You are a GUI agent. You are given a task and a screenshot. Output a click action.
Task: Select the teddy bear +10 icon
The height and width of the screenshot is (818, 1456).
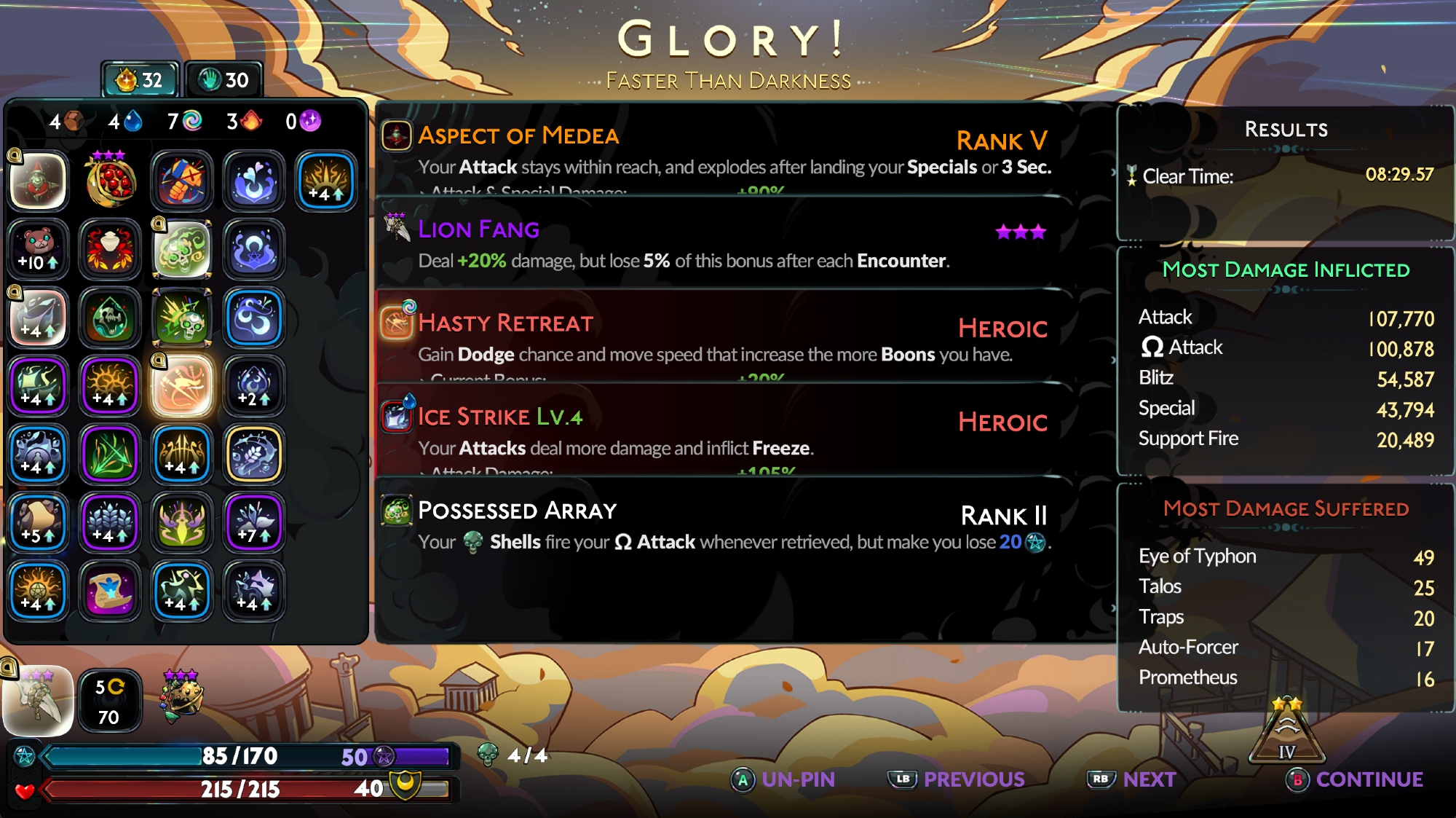[39, 249]
